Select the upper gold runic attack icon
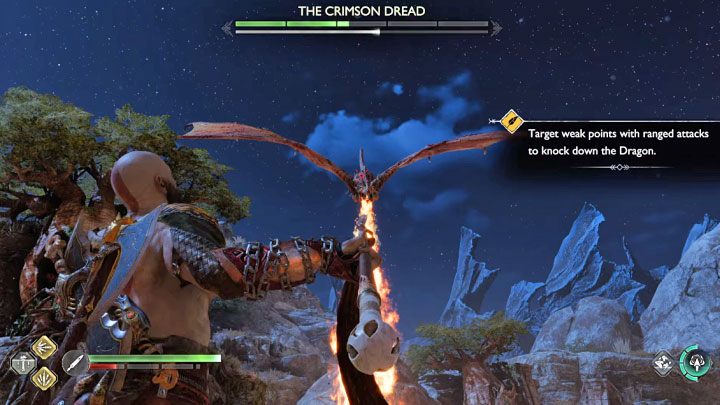 click(44, 347)
